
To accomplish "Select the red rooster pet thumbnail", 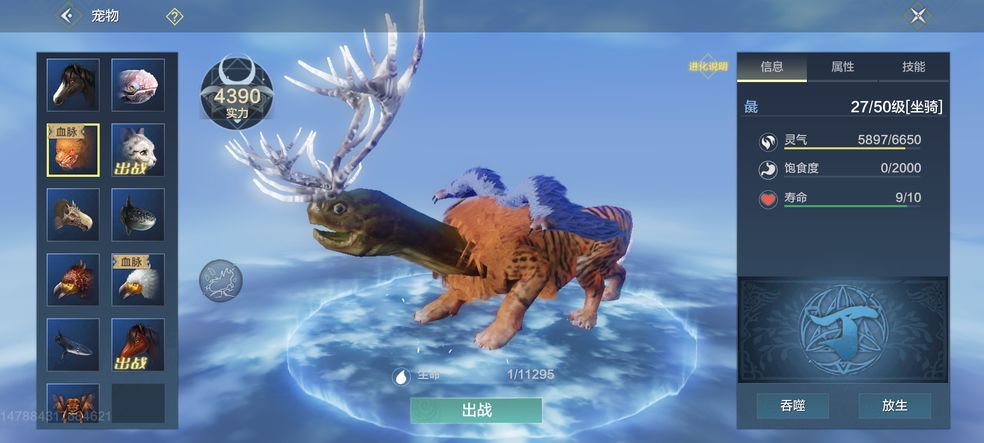I will (73, 279).
